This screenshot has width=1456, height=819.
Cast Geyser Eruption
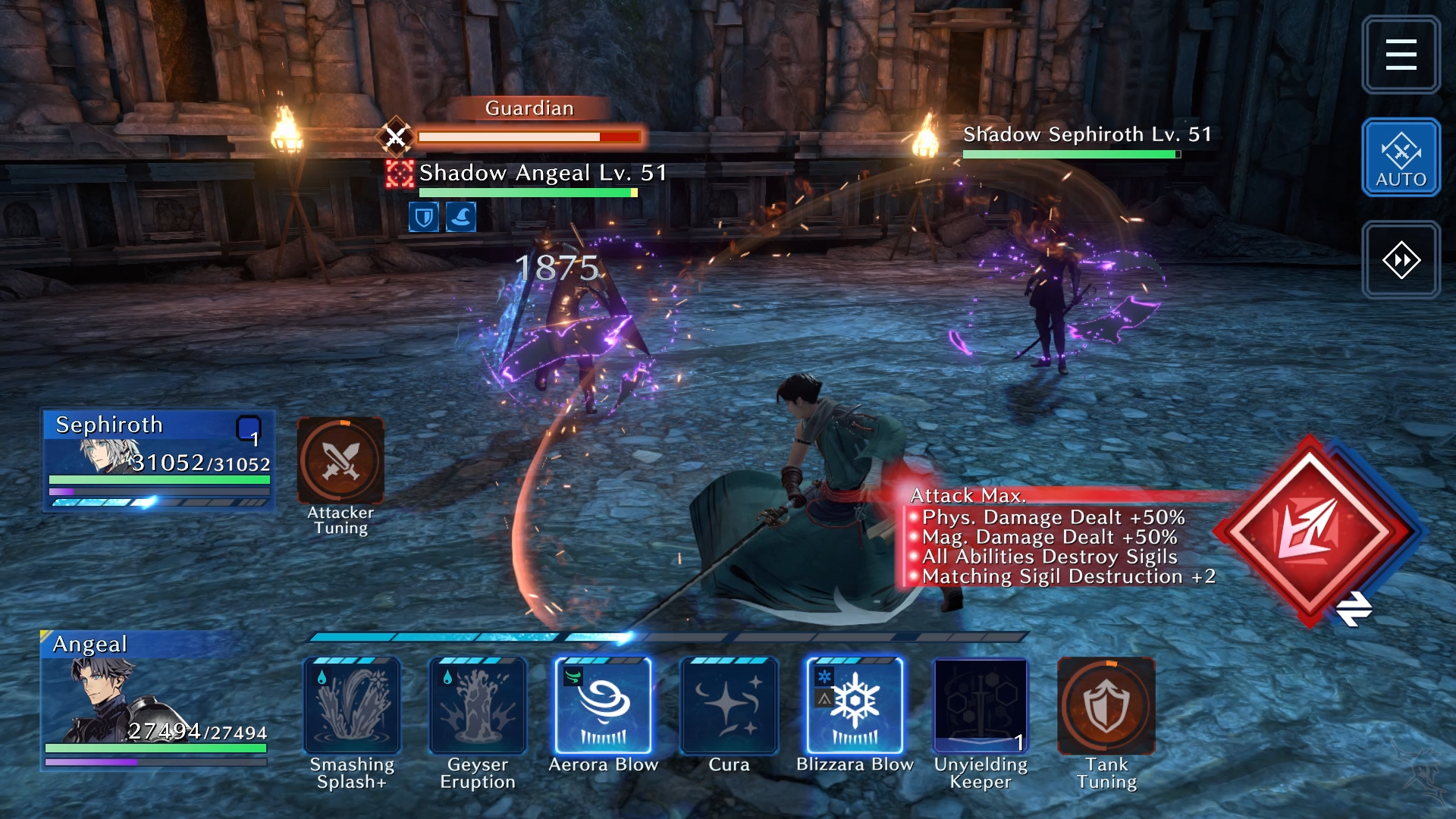pyautogui.click(x=478, y=707)
